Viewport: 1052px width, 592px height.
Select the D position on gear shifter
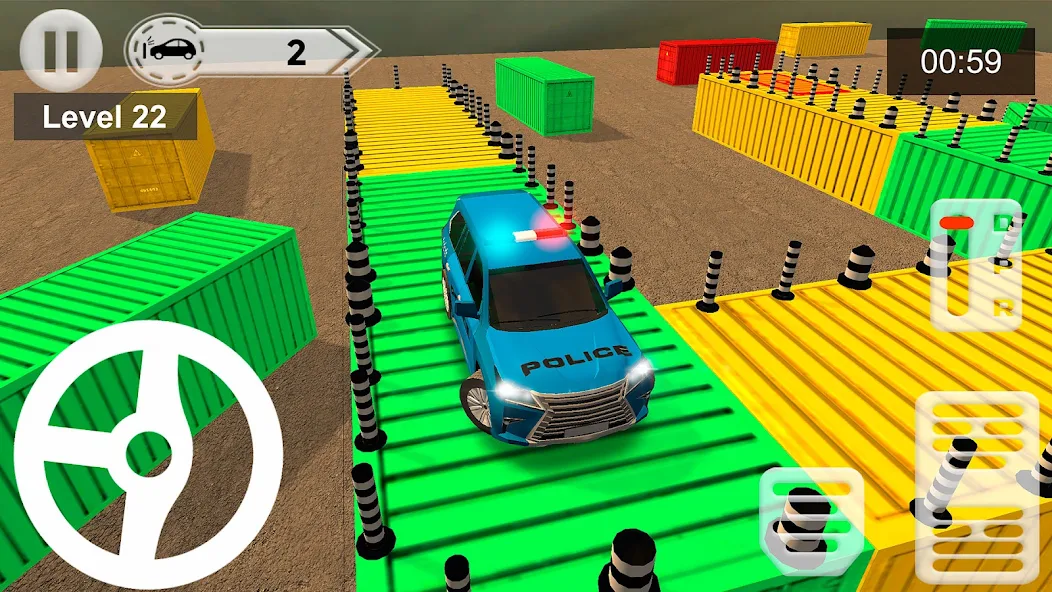click(1002, 222)
